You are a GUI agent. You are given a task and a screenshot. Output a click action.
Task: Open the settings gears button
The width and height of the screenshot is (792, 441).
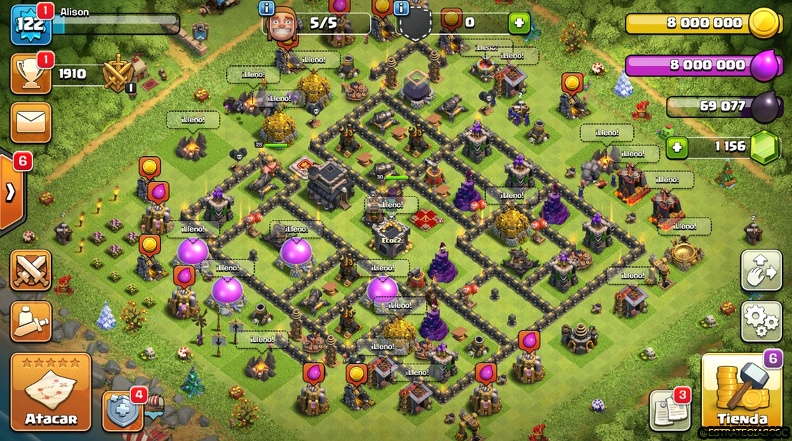point(761,322)
